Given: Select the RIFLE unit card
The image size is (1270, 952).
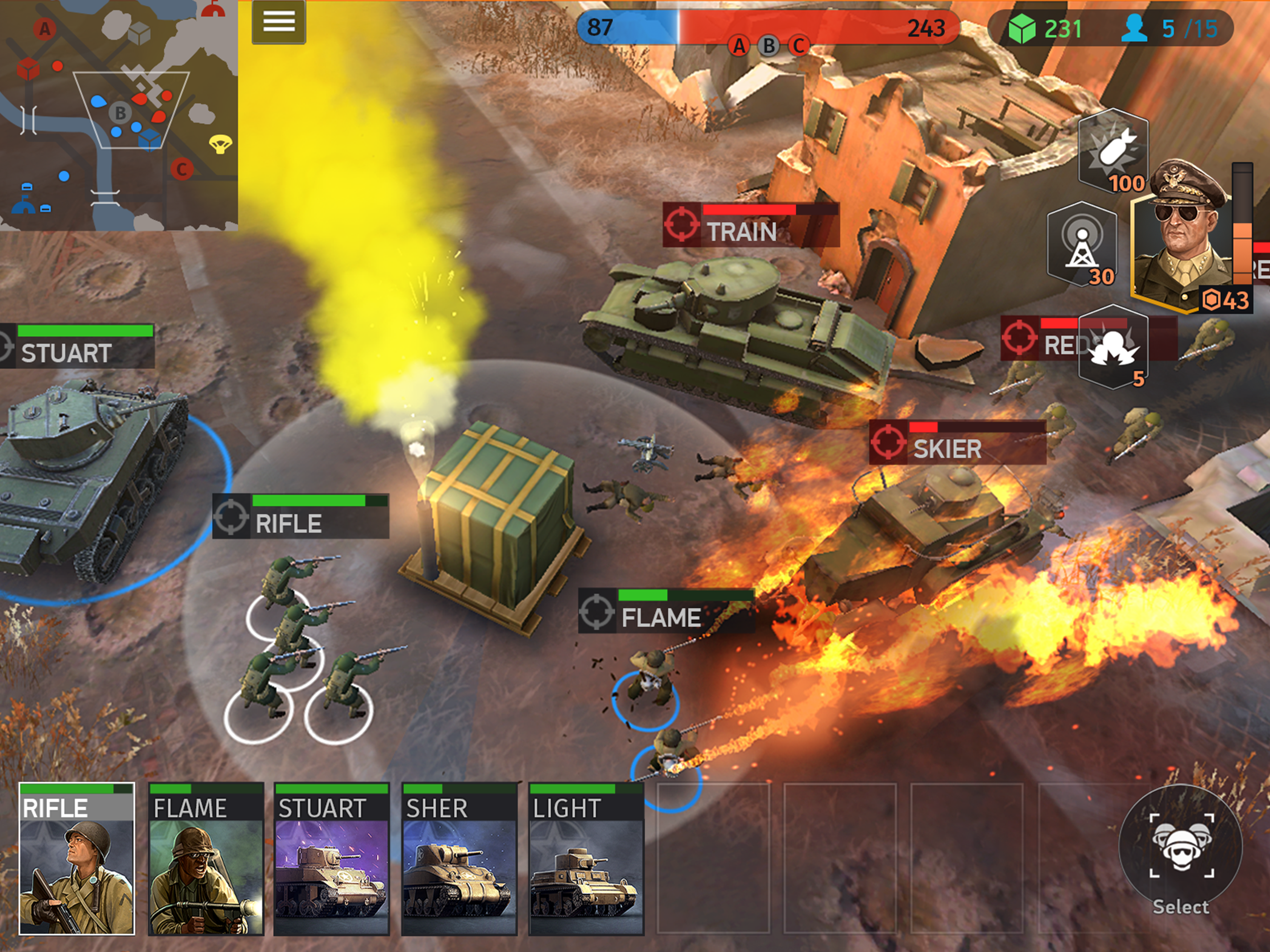Looking at the screenshot, I should click(x=77, y=859).
